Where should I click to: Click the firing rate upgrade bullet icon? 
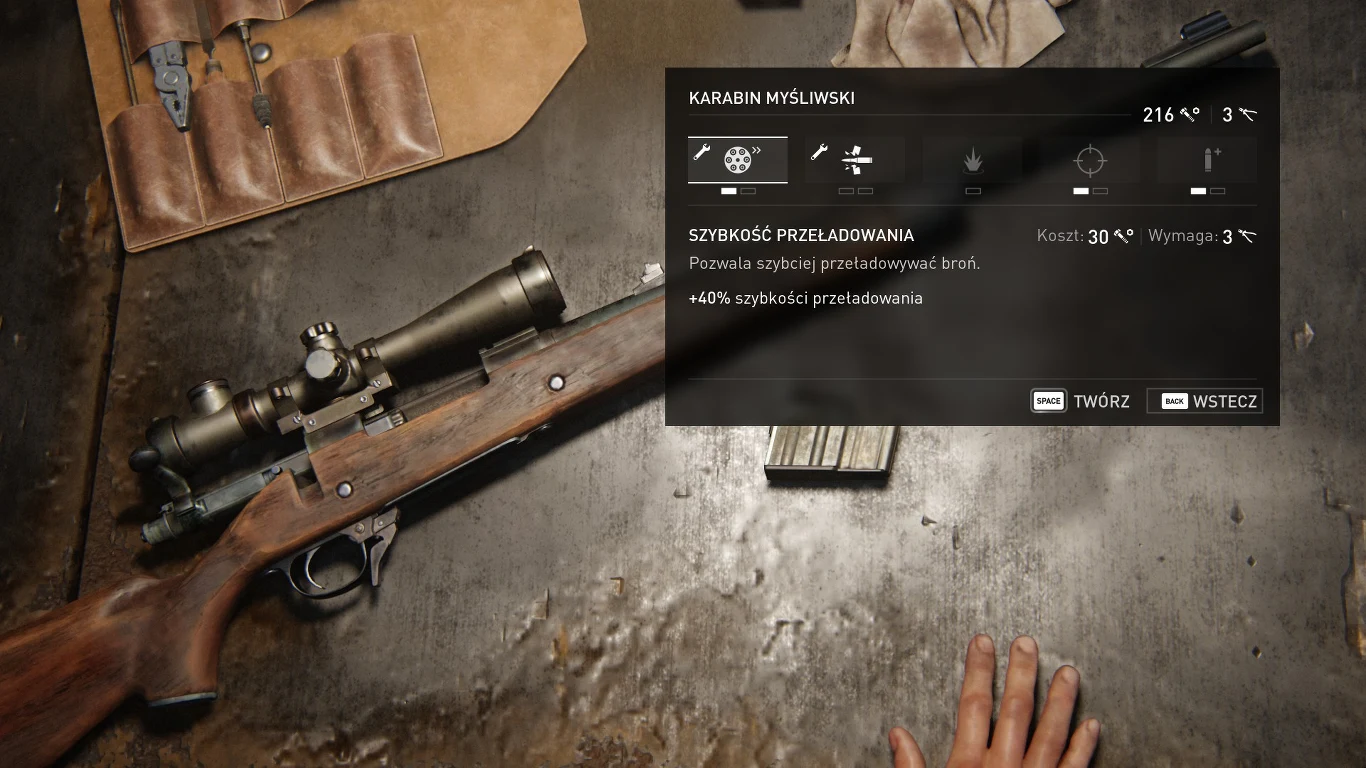(855, 159)
